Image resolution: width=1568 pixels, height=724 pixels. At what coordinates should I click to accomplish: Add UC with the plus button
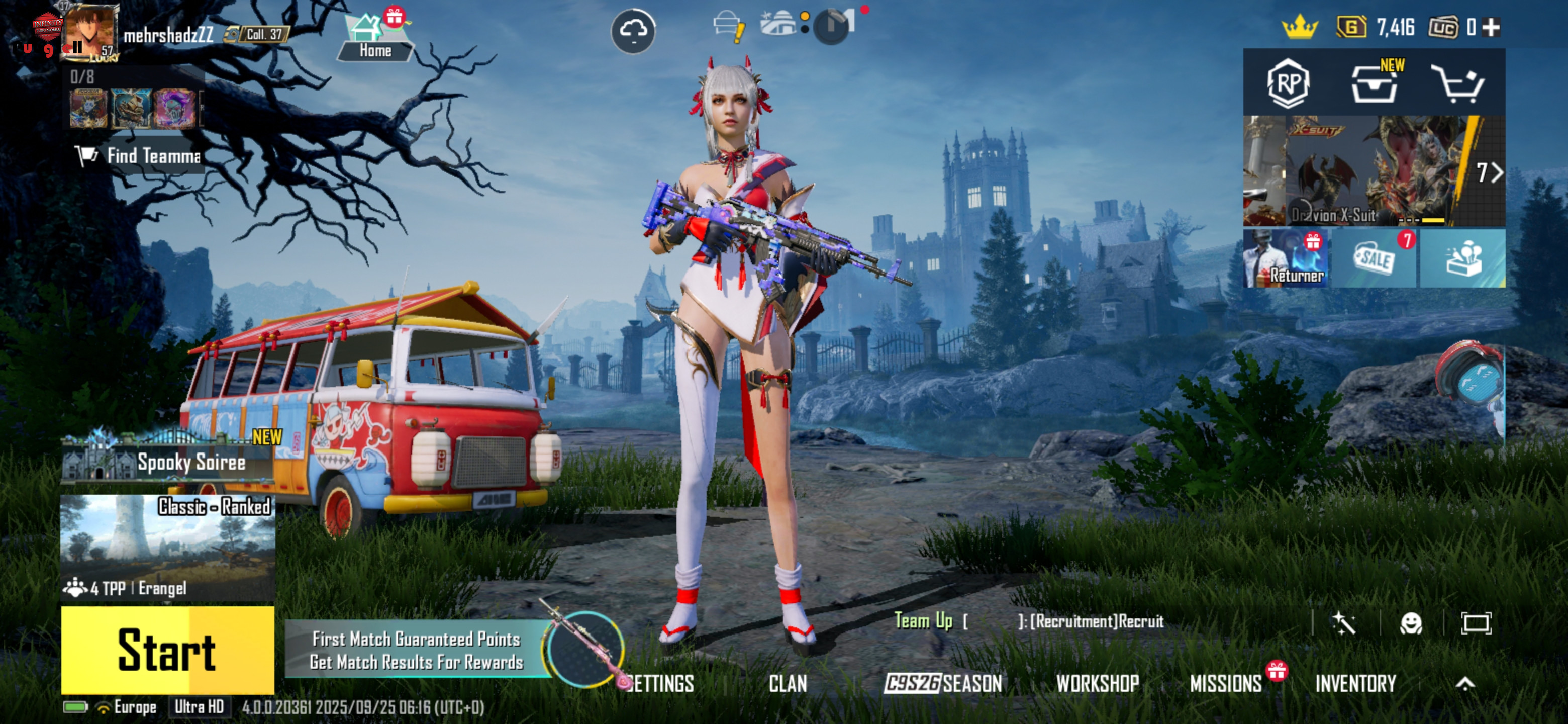(1491, 27)
